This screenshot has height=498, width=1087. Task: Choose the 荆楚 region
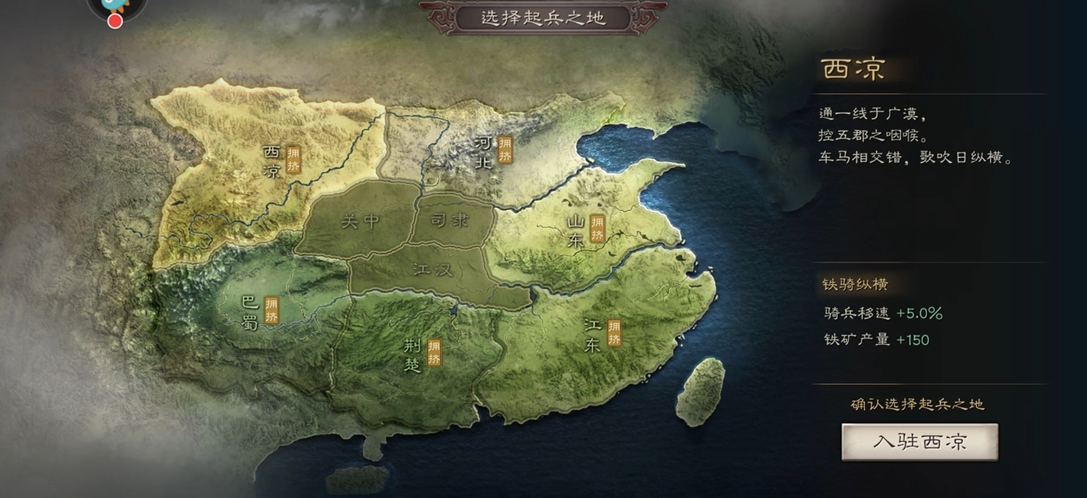pyautogui.click(x=414, y=353)
